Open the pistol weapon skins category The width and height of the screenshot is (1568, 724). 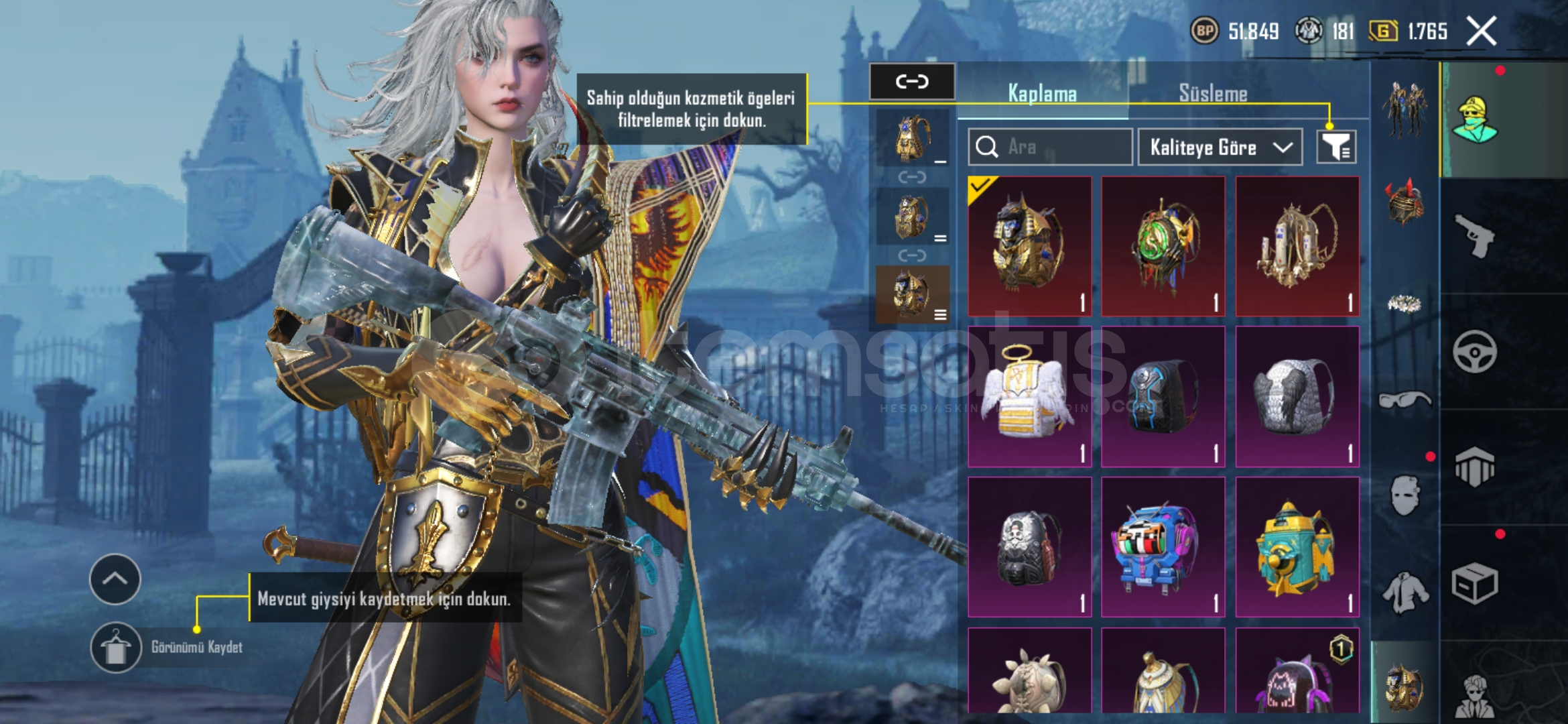coord(1475,236)
